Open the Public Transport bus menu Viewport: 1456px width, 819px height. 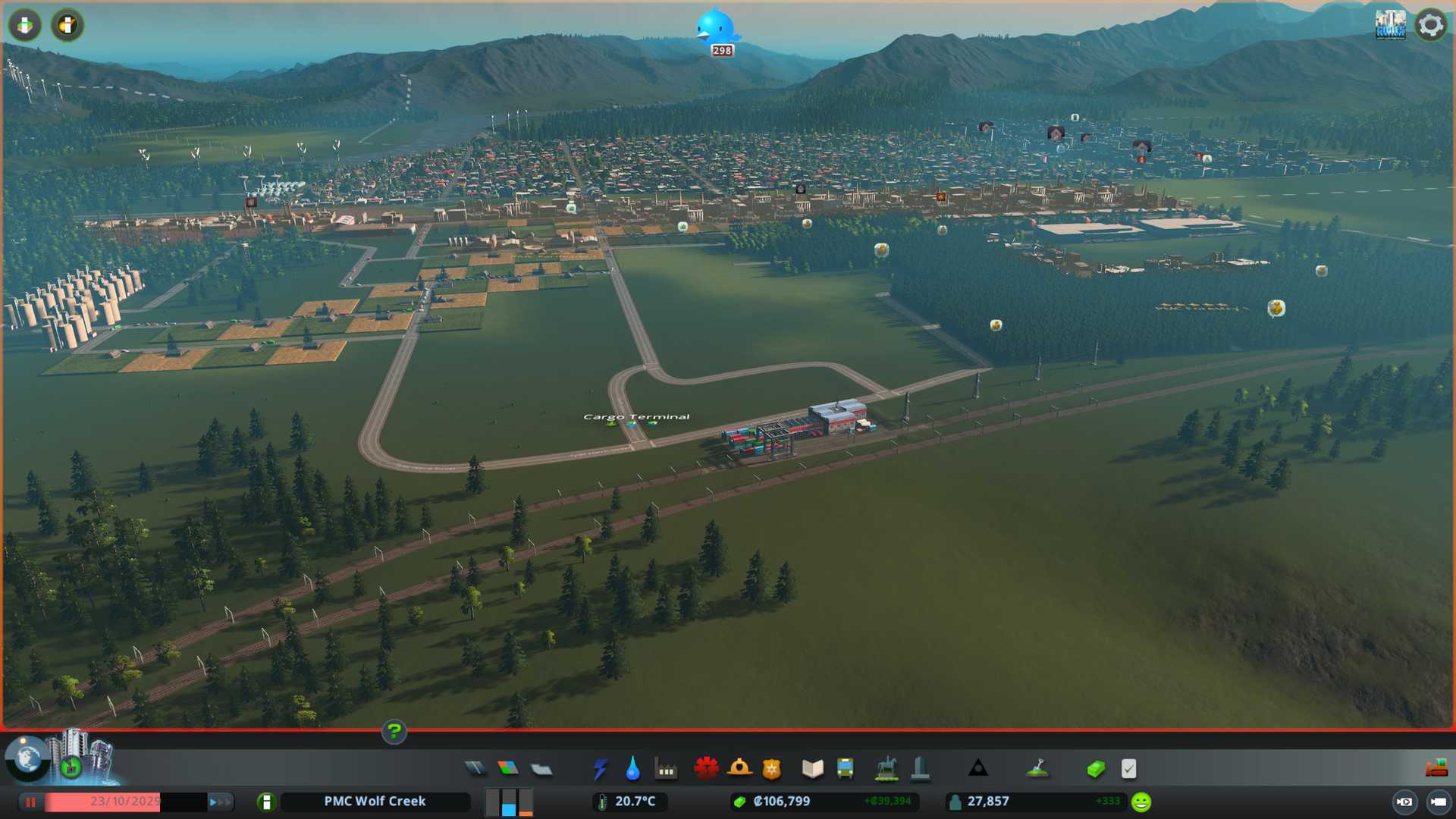click(x=845, y=769)
